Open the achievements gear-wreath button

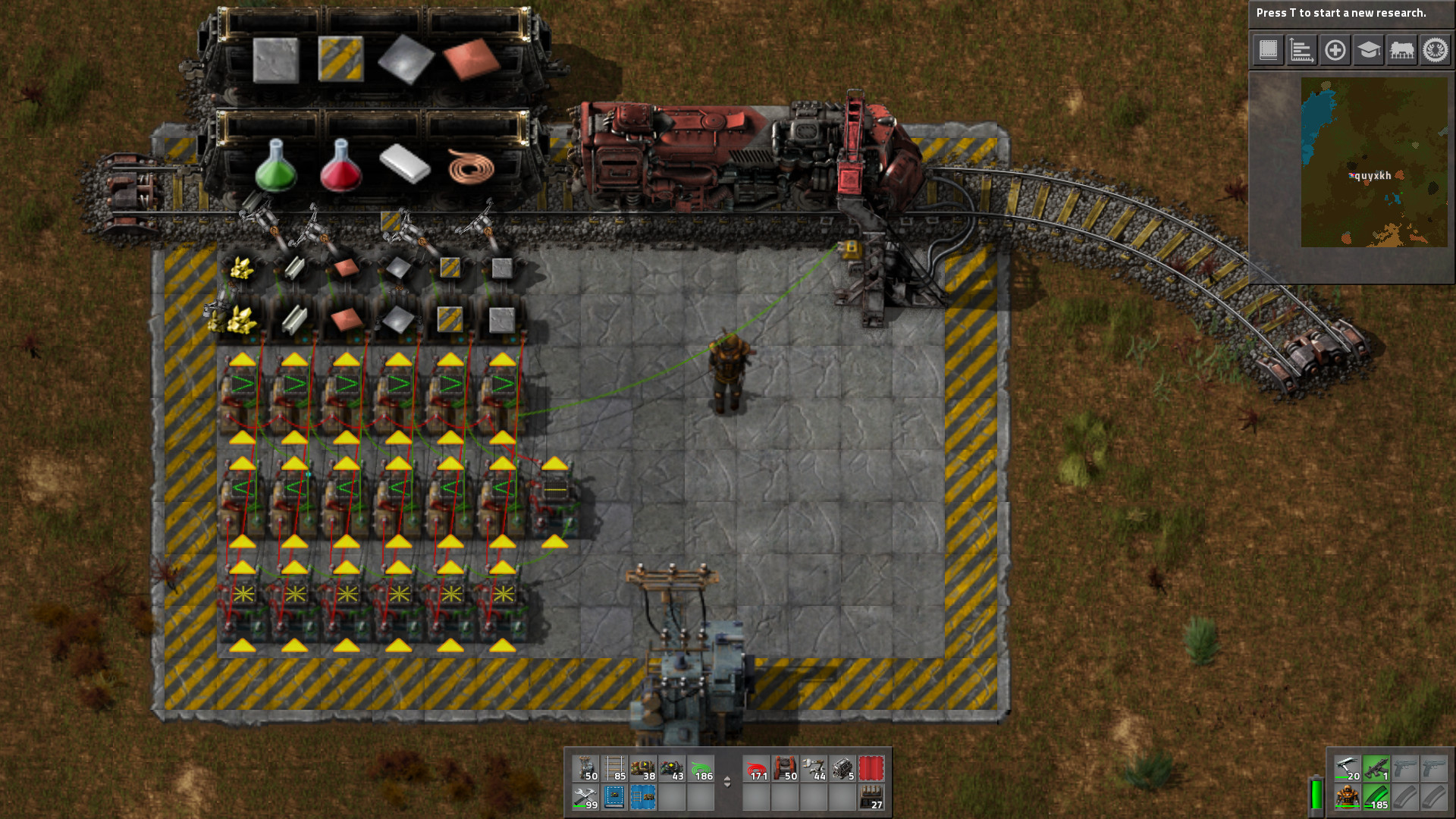1435,50
